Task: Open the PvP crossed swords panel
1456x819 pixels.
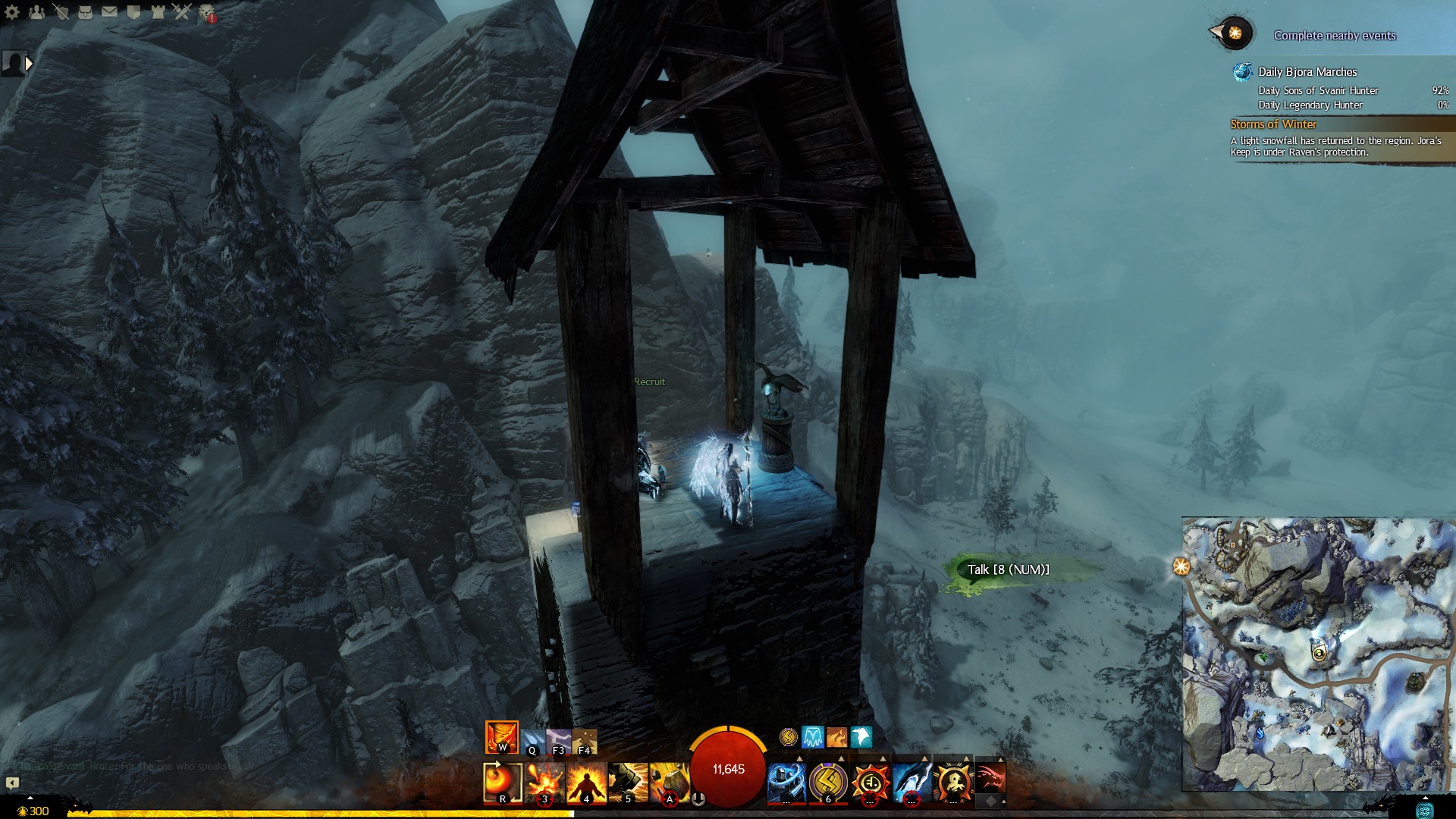Action: 182,12
